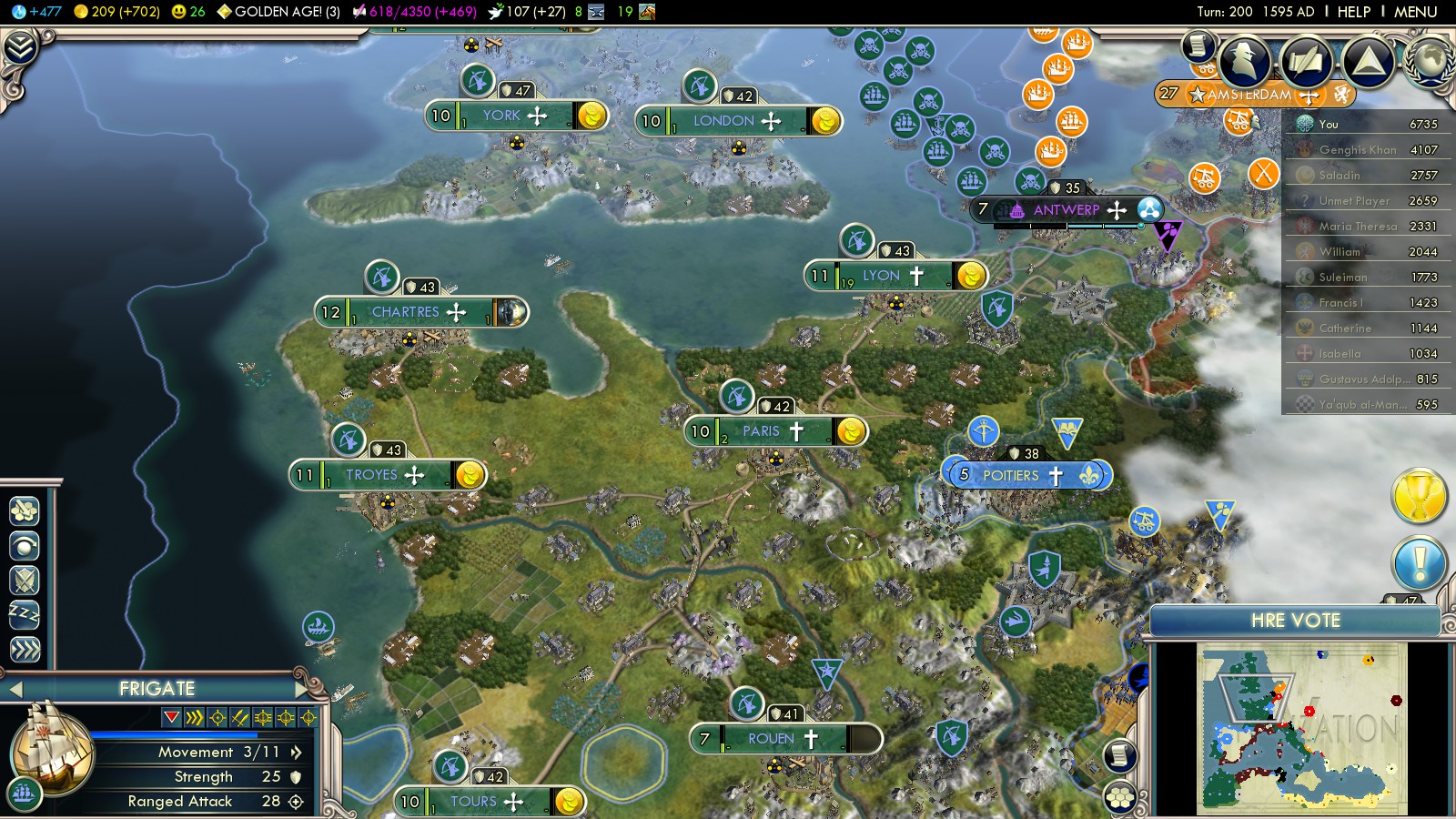Screen dimensions: 1456x819
Task: Choose the fortify/alert crossed-swords shield action
Action: (25, 580)
